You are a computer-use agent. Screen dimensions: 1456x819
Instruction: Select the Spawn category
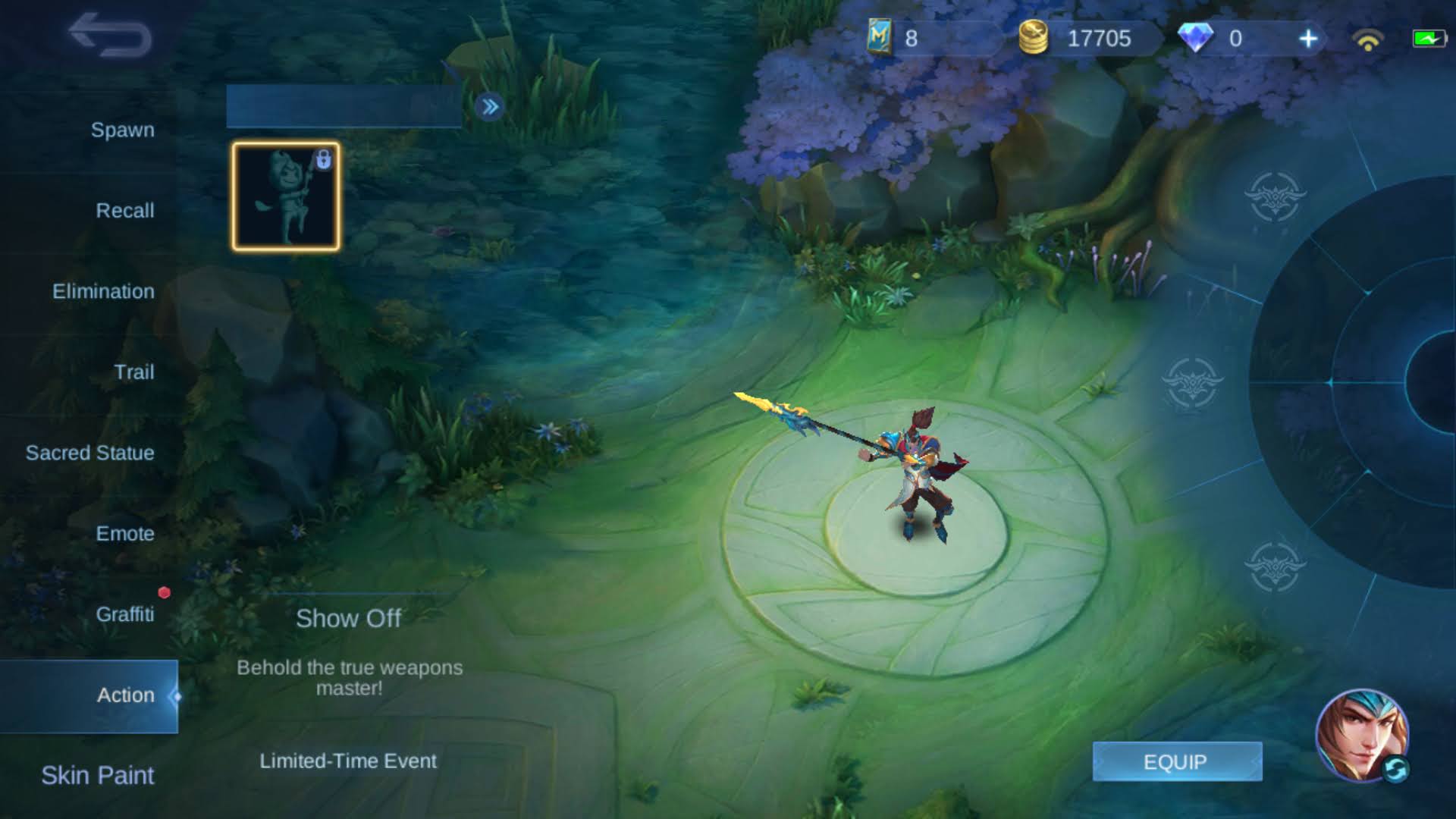click(121, 130)
